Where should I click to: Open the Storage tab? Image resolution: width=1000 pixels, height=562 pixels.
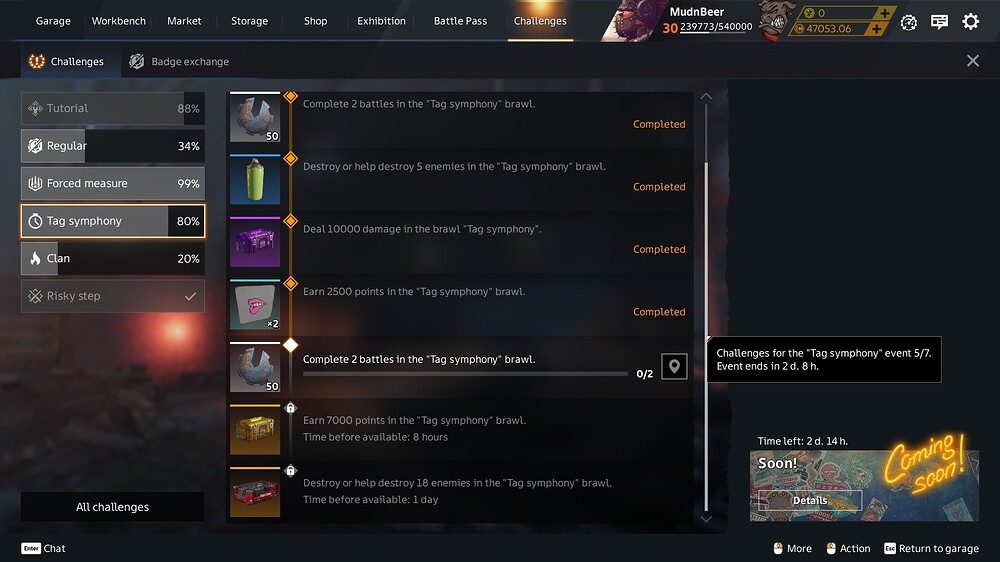(247, 21)
